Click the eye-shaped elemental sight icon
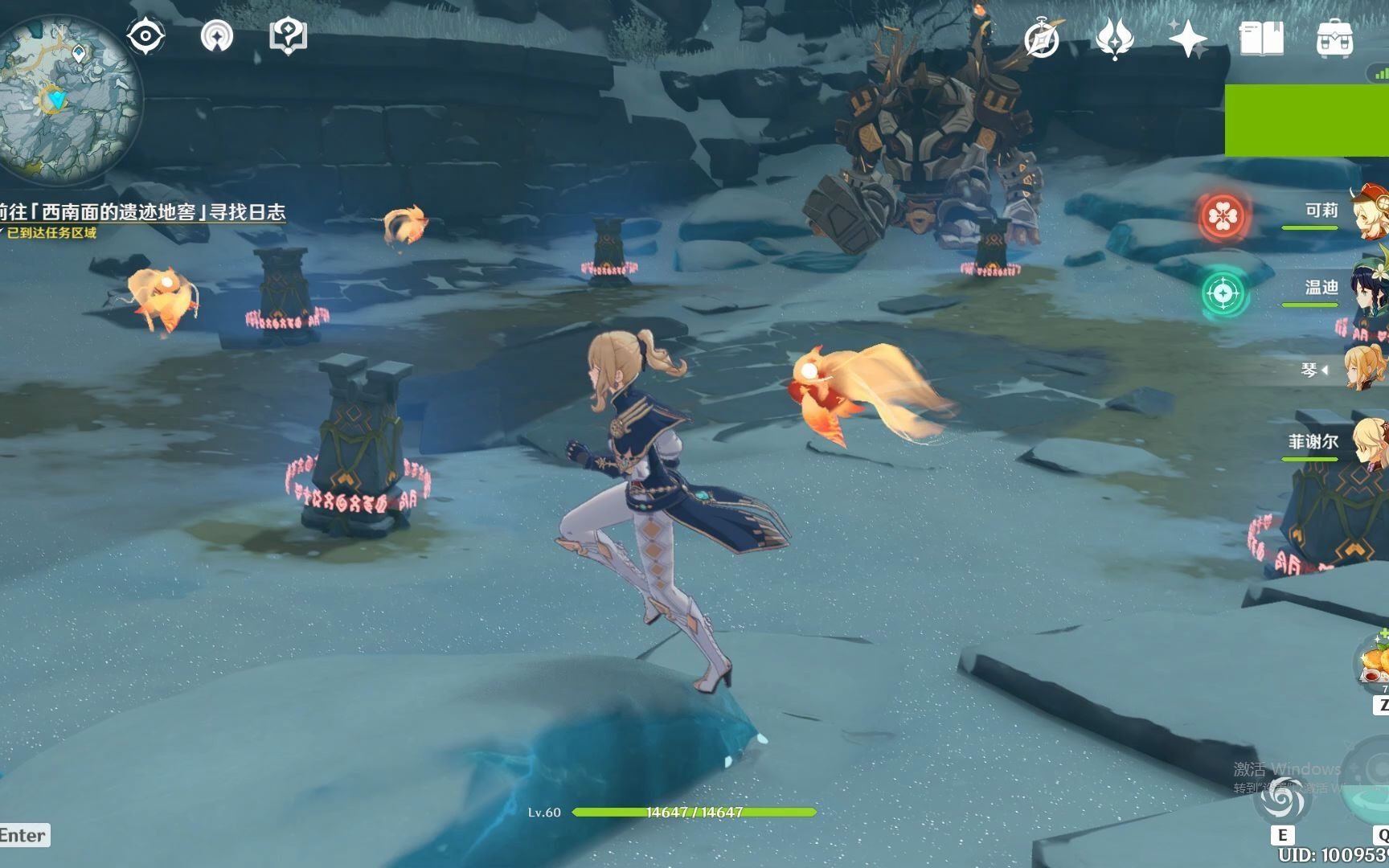This screenshot has width=1389, height=868. point(145,36)
